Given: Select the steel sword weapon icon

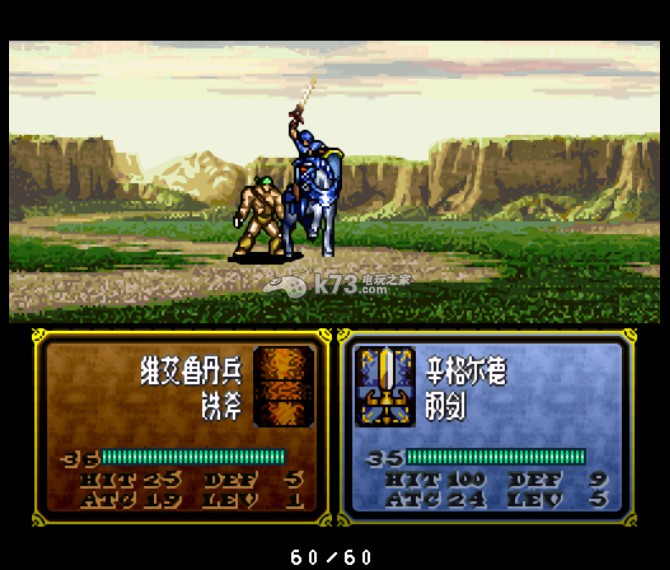Looking at the screenshot, I should 384,387.
